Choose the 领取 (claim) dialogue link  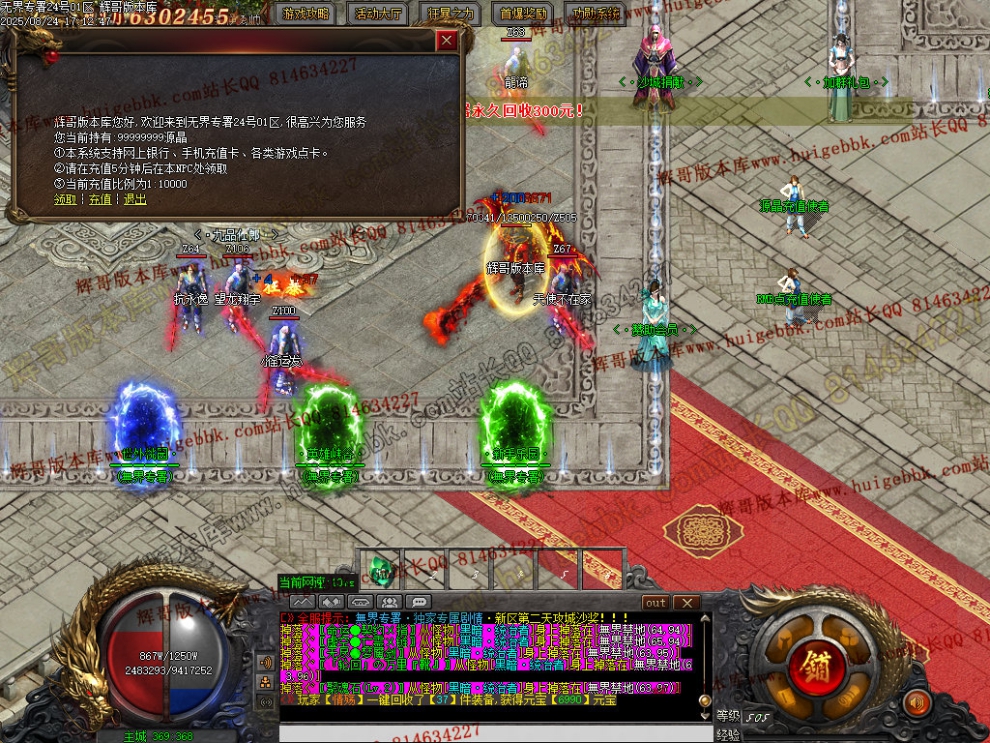click(65, 199)
